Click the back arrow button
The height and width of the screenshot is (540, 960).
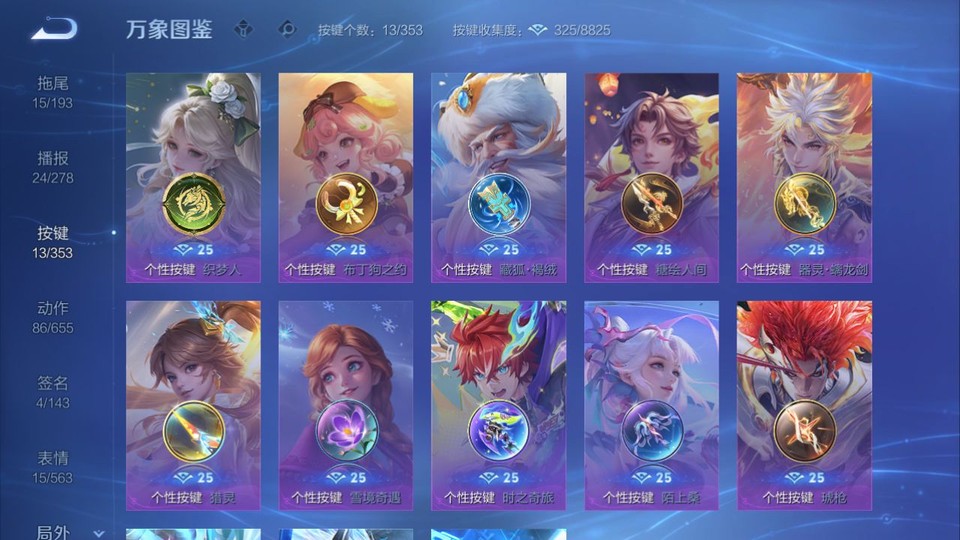pyautogui.click(x=54, y=29)
